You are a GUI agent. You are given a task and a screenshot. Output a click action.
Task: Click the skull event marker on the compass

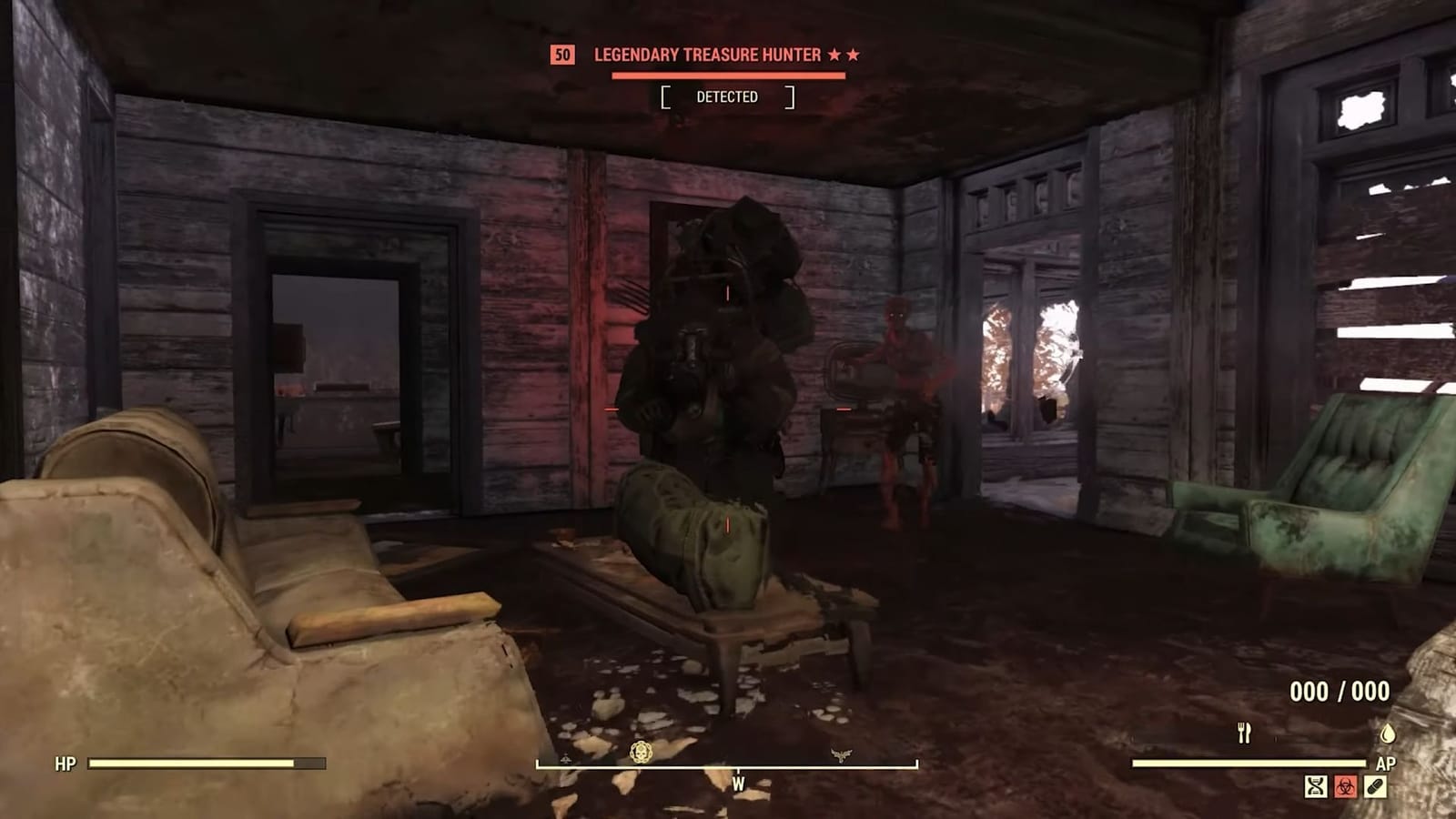(x=640, y=751)
